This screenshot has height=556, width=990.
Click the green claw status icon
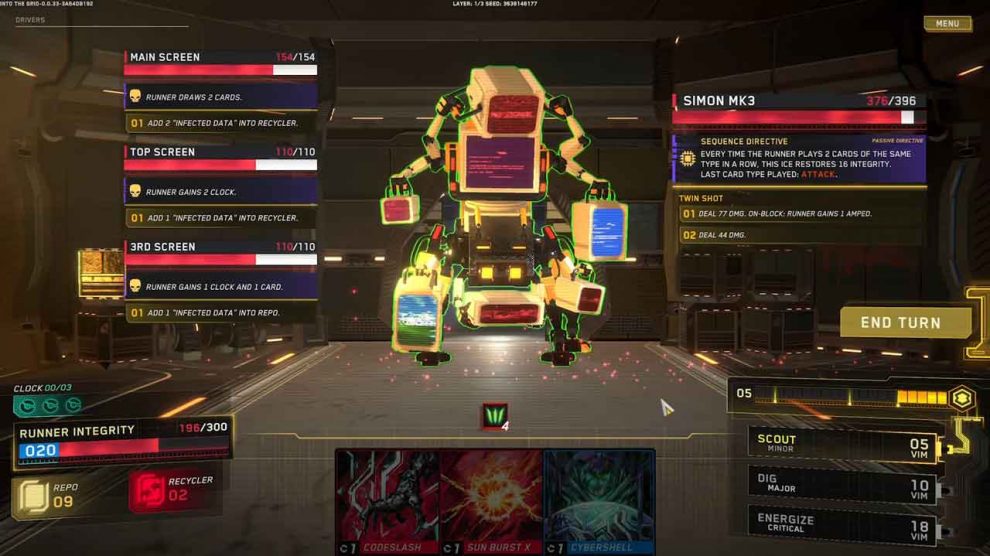click(494, 416)
